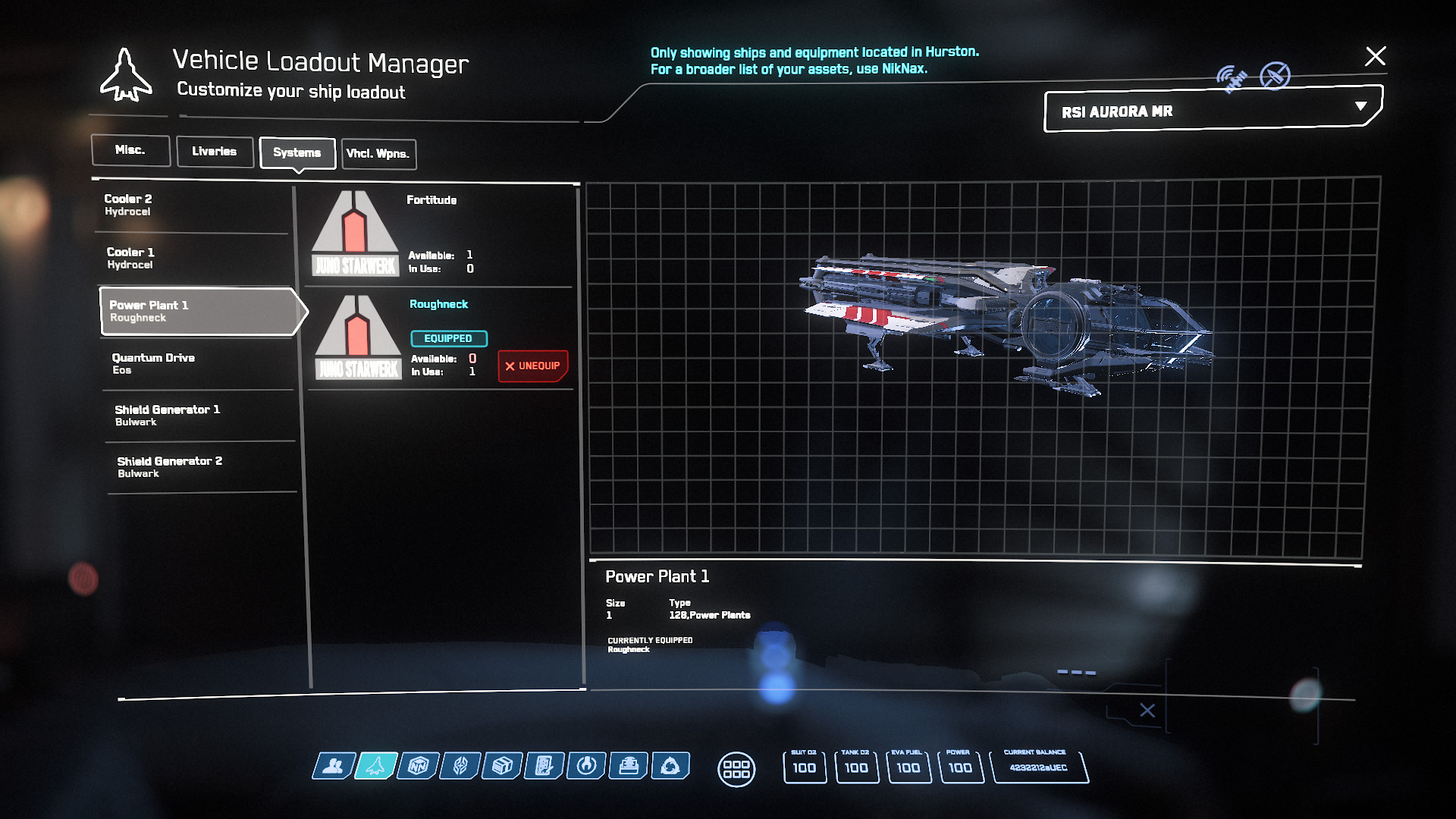Click the satellite comms status icon
Viewport: 1456px width, 819px height.
click(x=1233, y=75)
